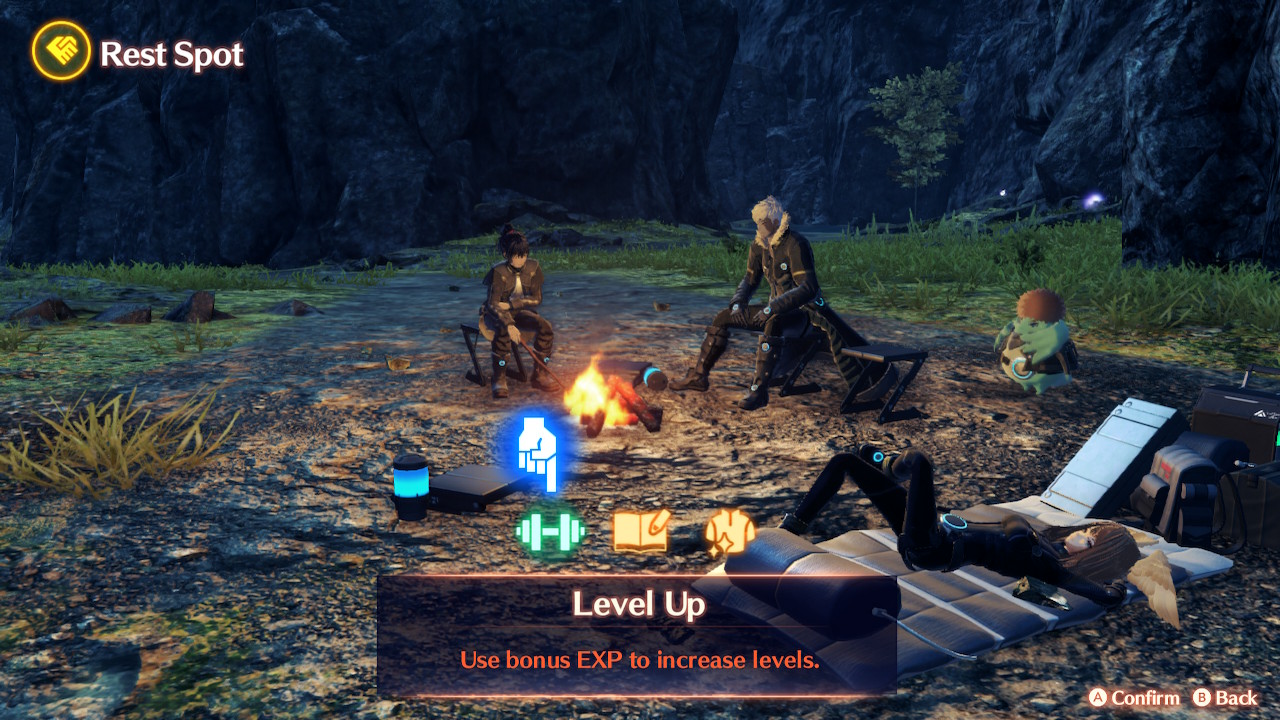Select the green dumbbell Level Up icon

[549, 530]
